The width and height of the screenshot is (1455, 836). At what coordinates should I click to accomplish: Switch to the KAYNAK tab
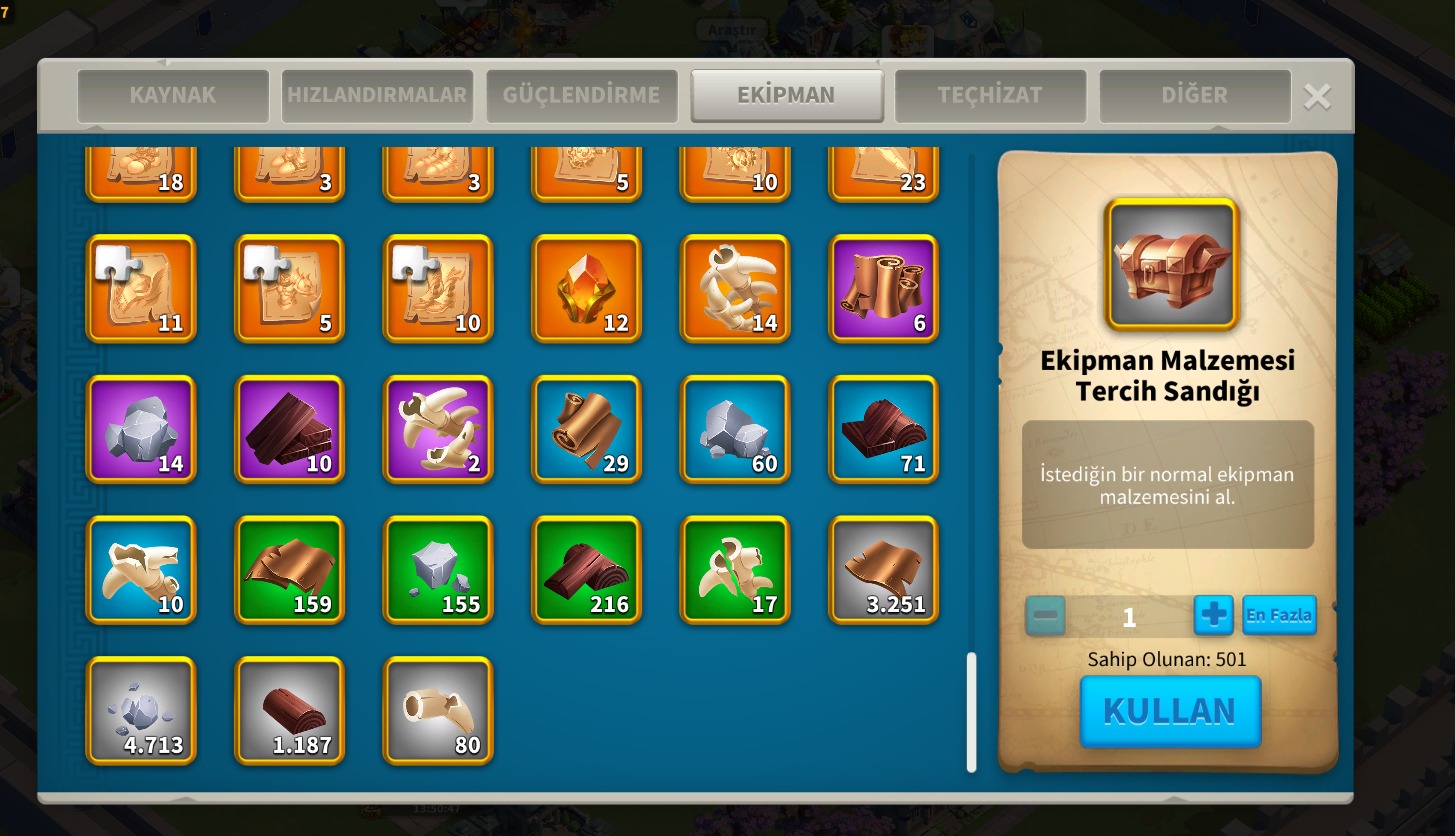click(x=173, y=96)
